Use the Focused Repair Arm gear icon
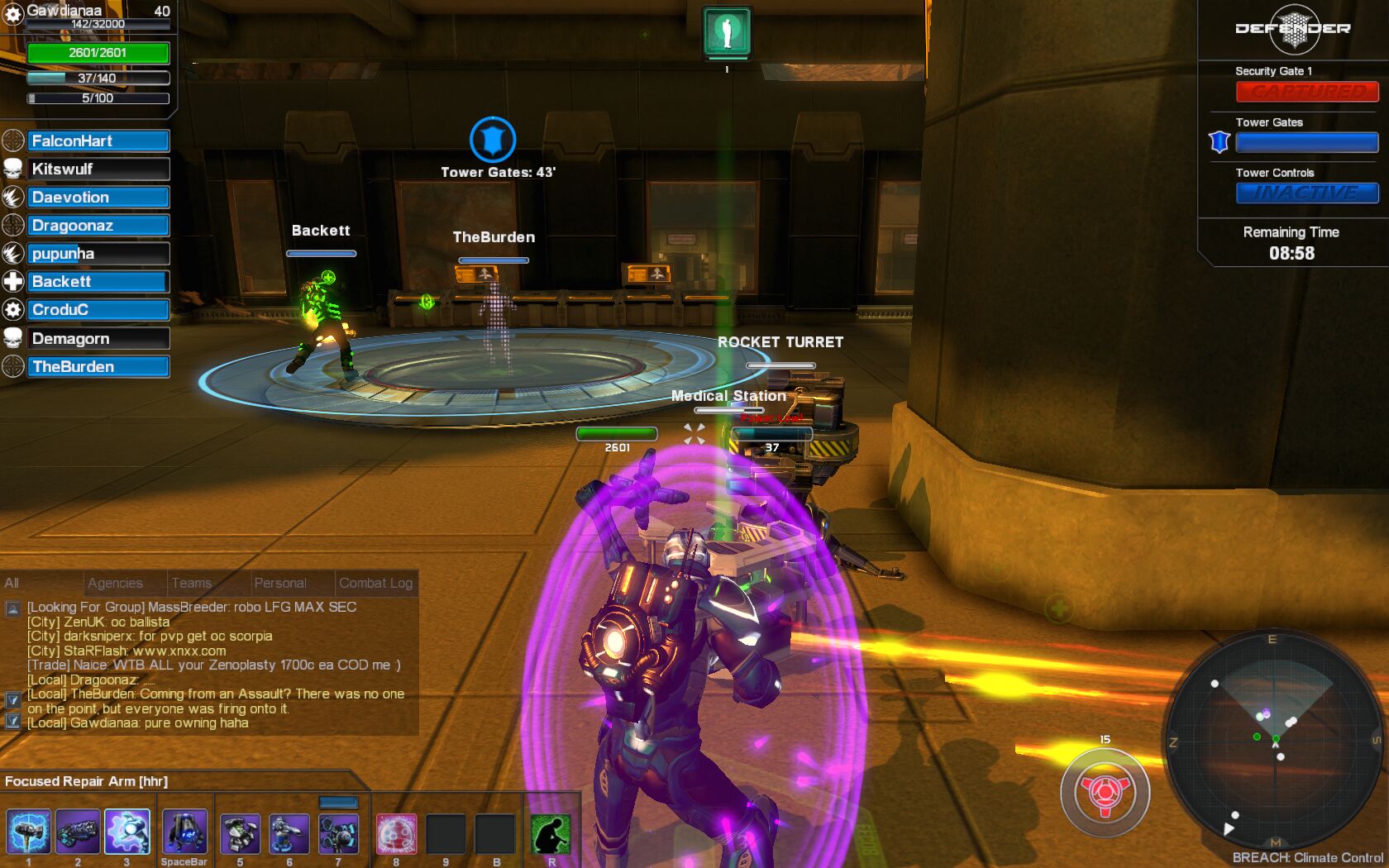 (126, 832)
